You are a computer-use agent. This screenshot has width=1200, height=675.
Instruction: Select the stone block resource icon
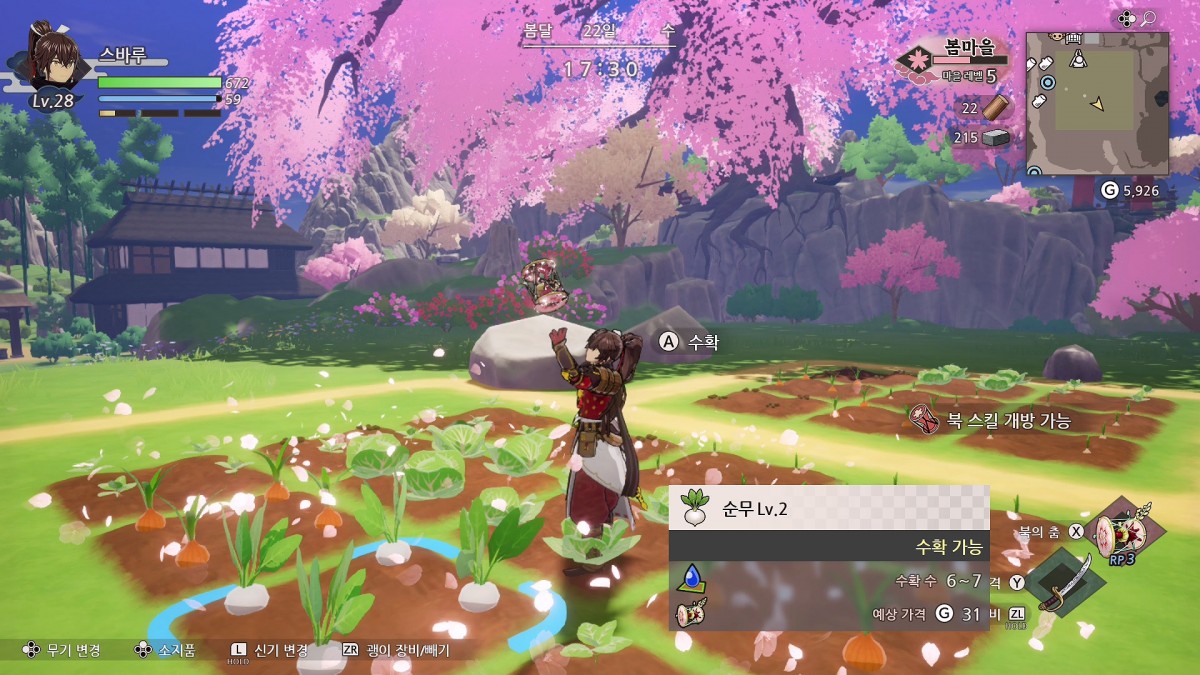(997, 138)
